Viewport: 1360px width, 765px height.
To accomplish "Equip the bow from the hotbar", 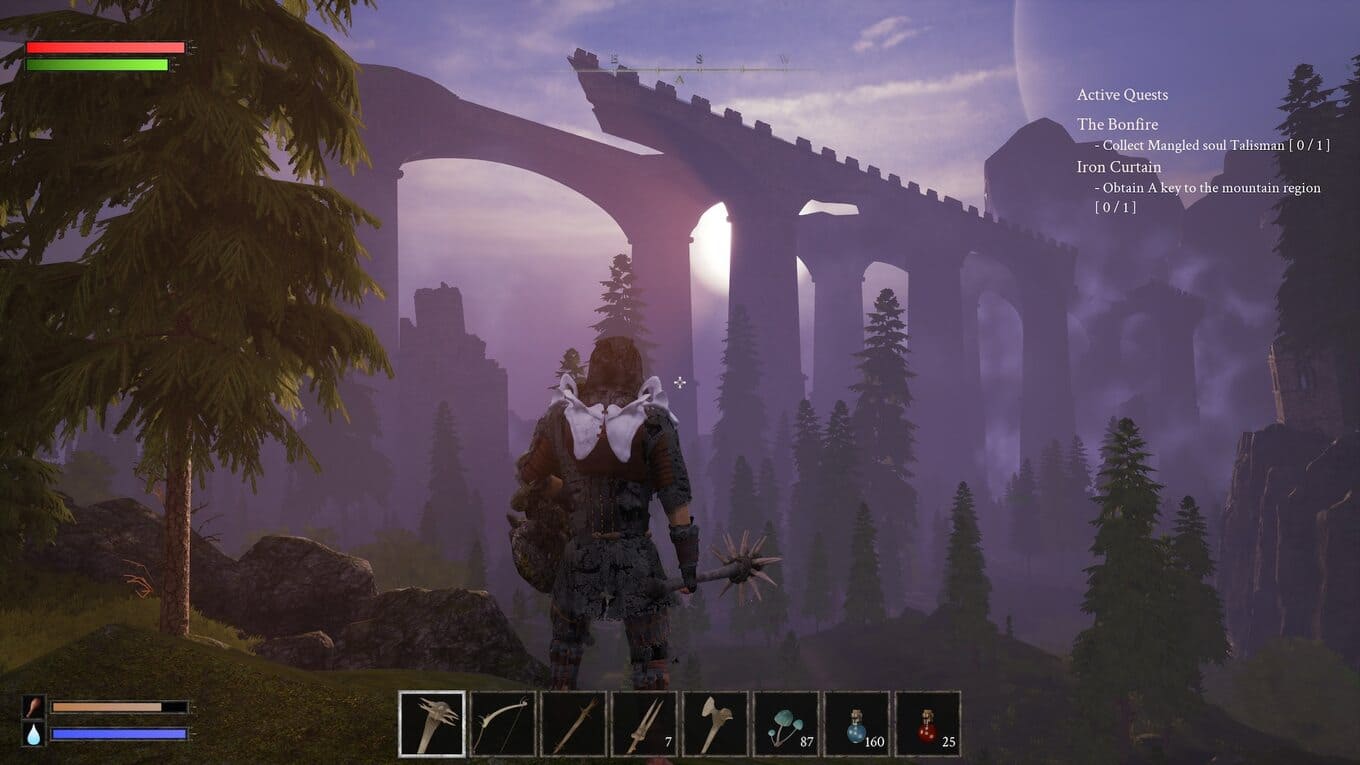I will click(x=503, y=724).
